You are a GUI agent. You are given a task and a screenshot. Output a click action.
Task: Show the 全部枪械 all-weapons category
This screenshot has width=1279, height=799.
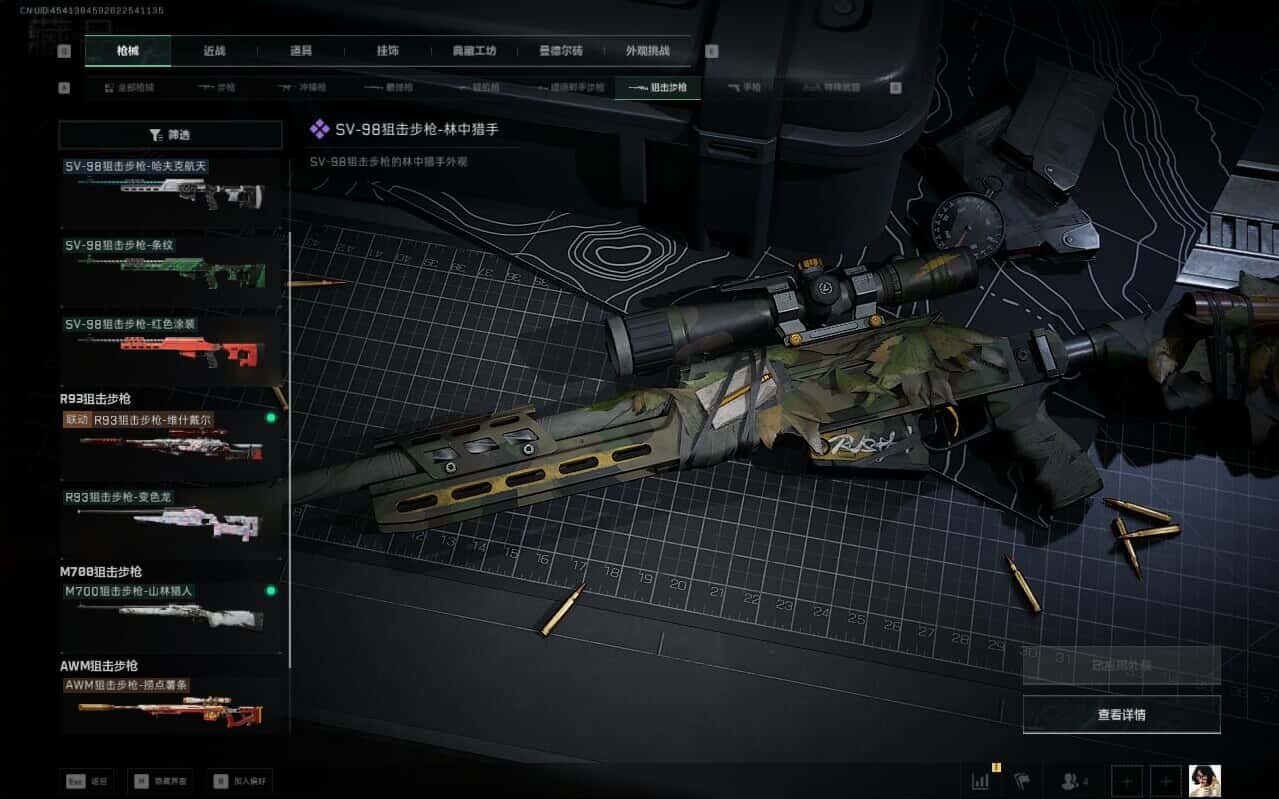[x=130, y=88]
